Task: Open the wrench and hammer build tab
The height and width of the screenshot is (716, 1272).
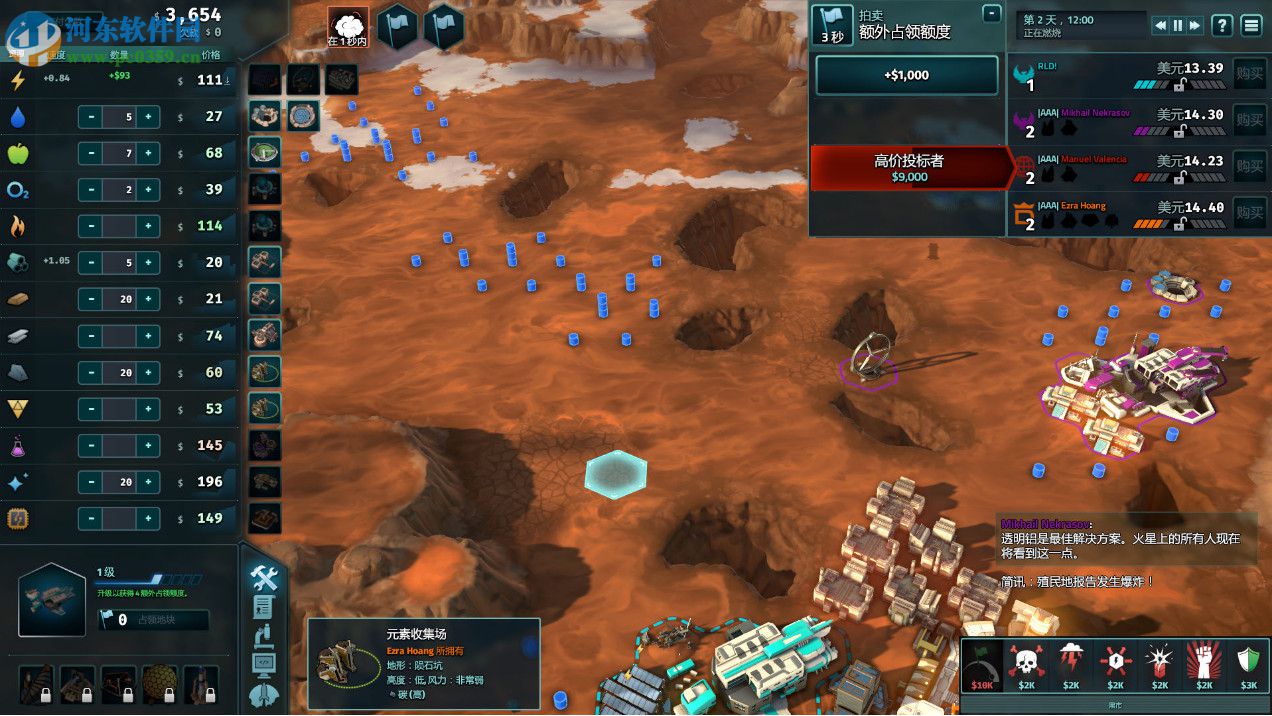Action: click(264, 577)
